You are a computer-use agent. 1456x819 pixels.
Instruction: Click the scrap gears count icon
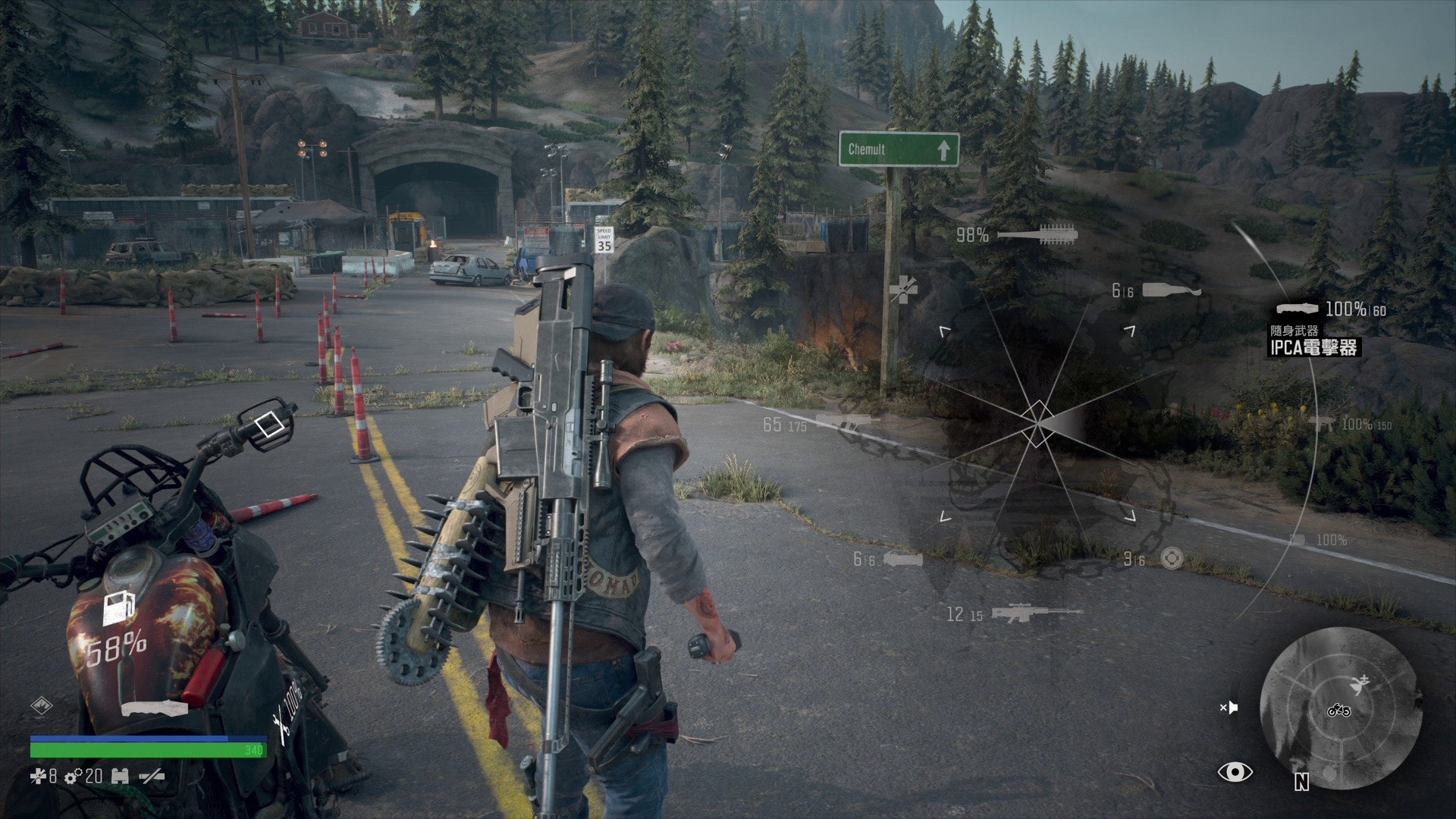tap(74, 777)
